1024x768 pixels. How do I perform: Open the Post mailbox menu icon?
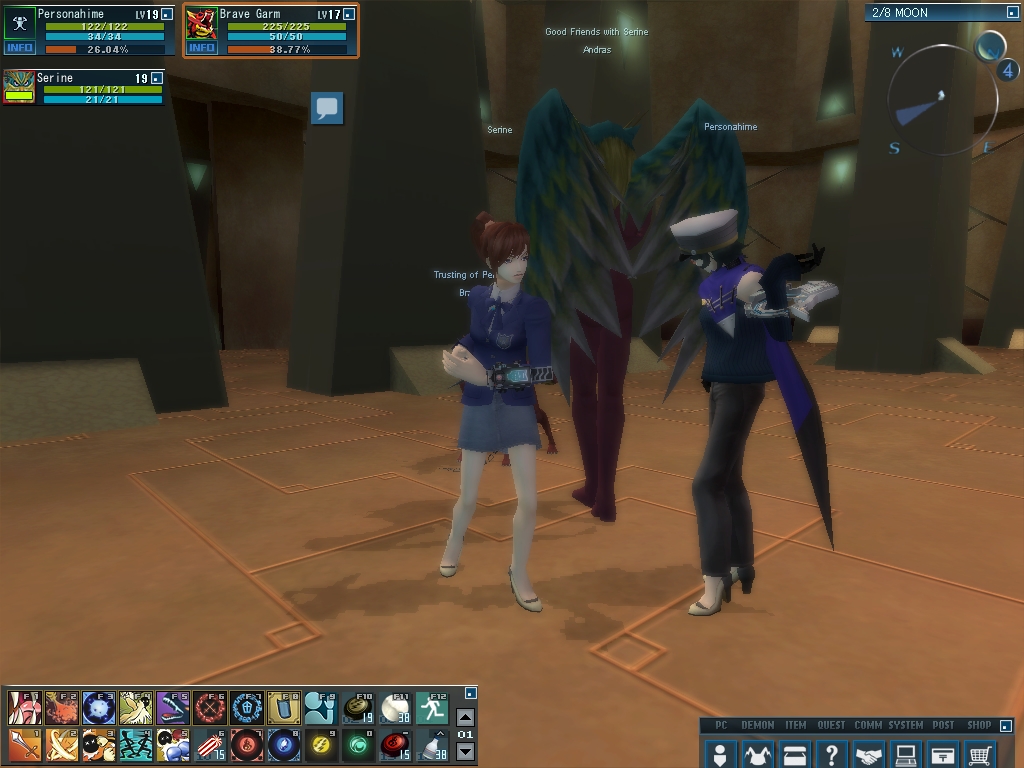pos(943,753)
